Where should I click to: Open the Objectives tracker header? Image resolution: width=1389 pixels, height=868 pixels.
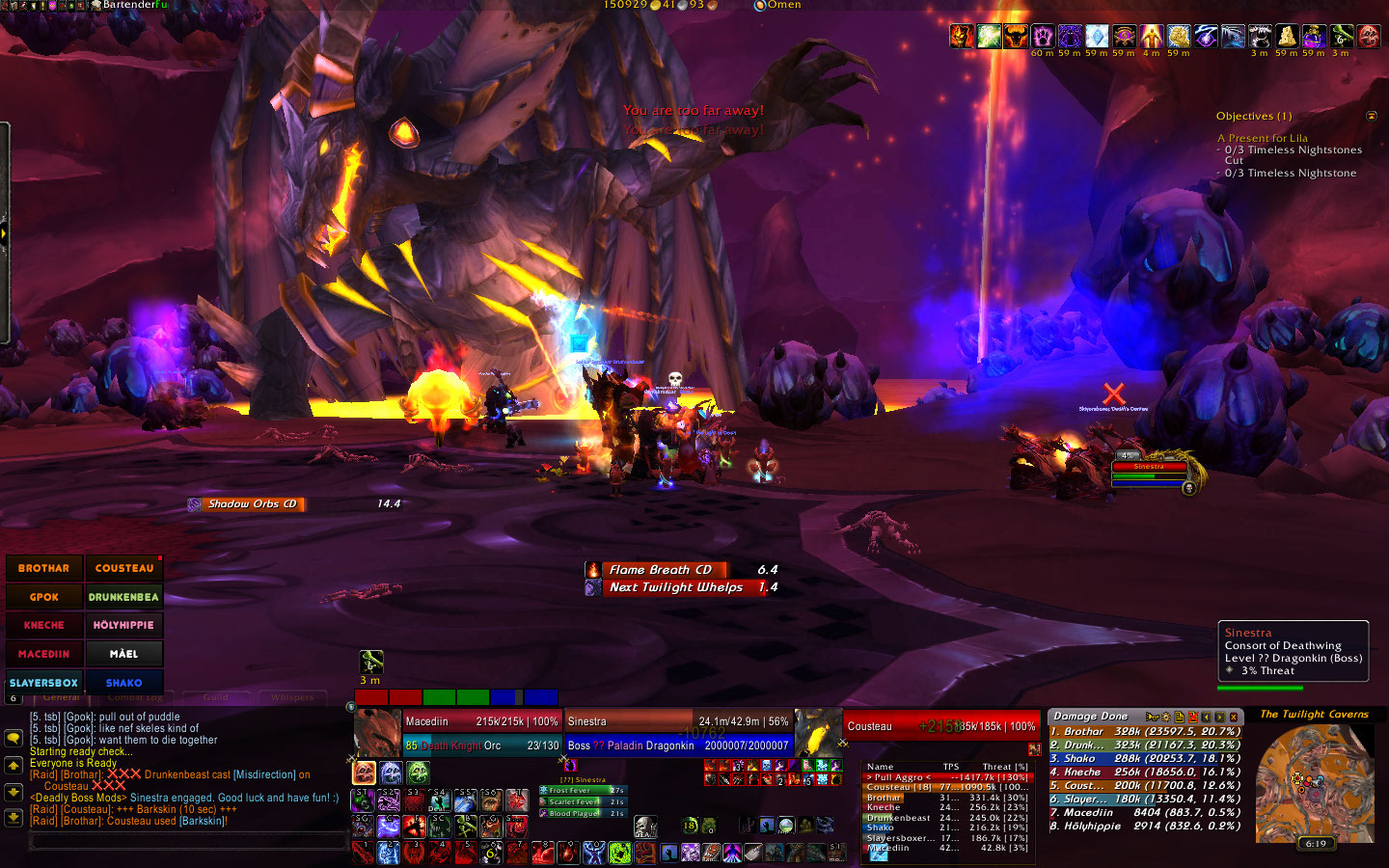pyautogui.click(x=1254, y=116)
